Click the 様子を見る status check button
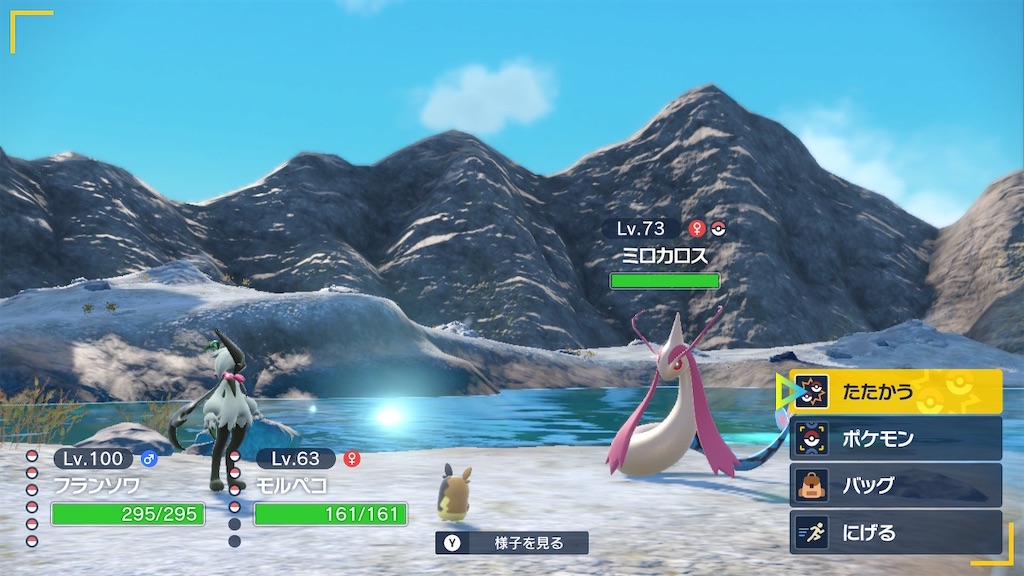 pos(512,543)
